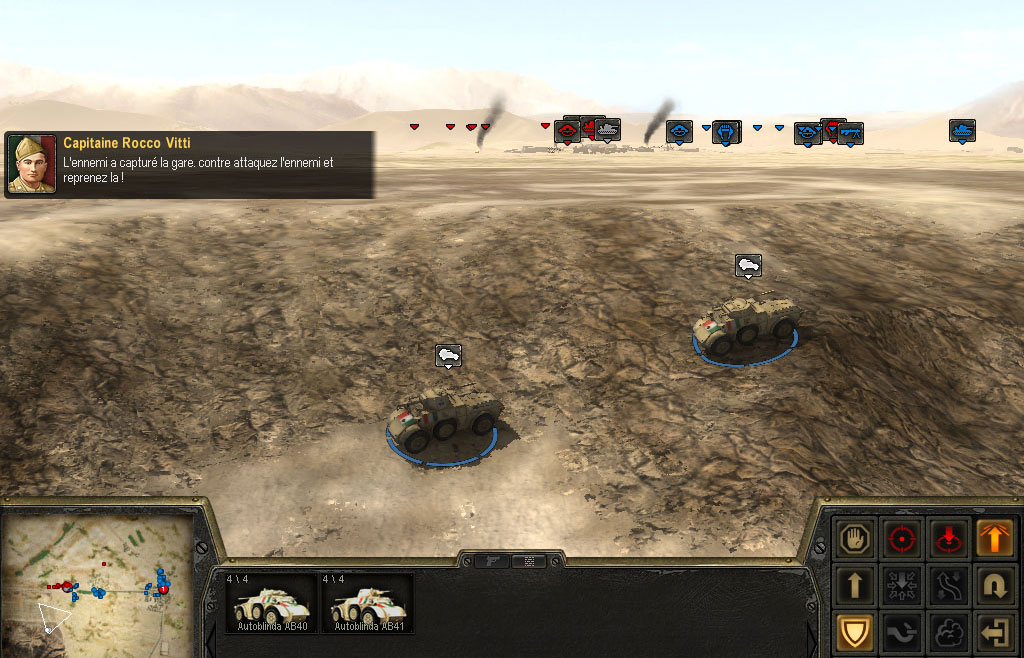Image resolution: width=1024 pixels, height=658 pixels.
Task: Choose the plain up-arrow move command
Action: (x=855, y=585)
